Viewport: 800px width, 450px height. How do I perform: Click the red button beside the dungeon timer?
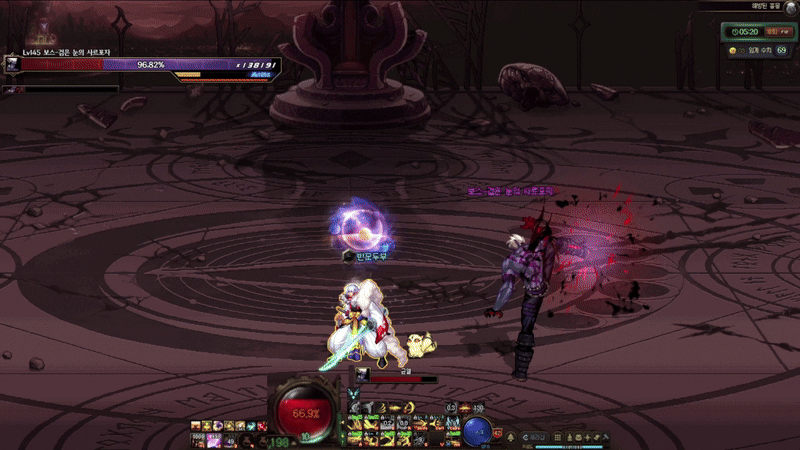771,32
